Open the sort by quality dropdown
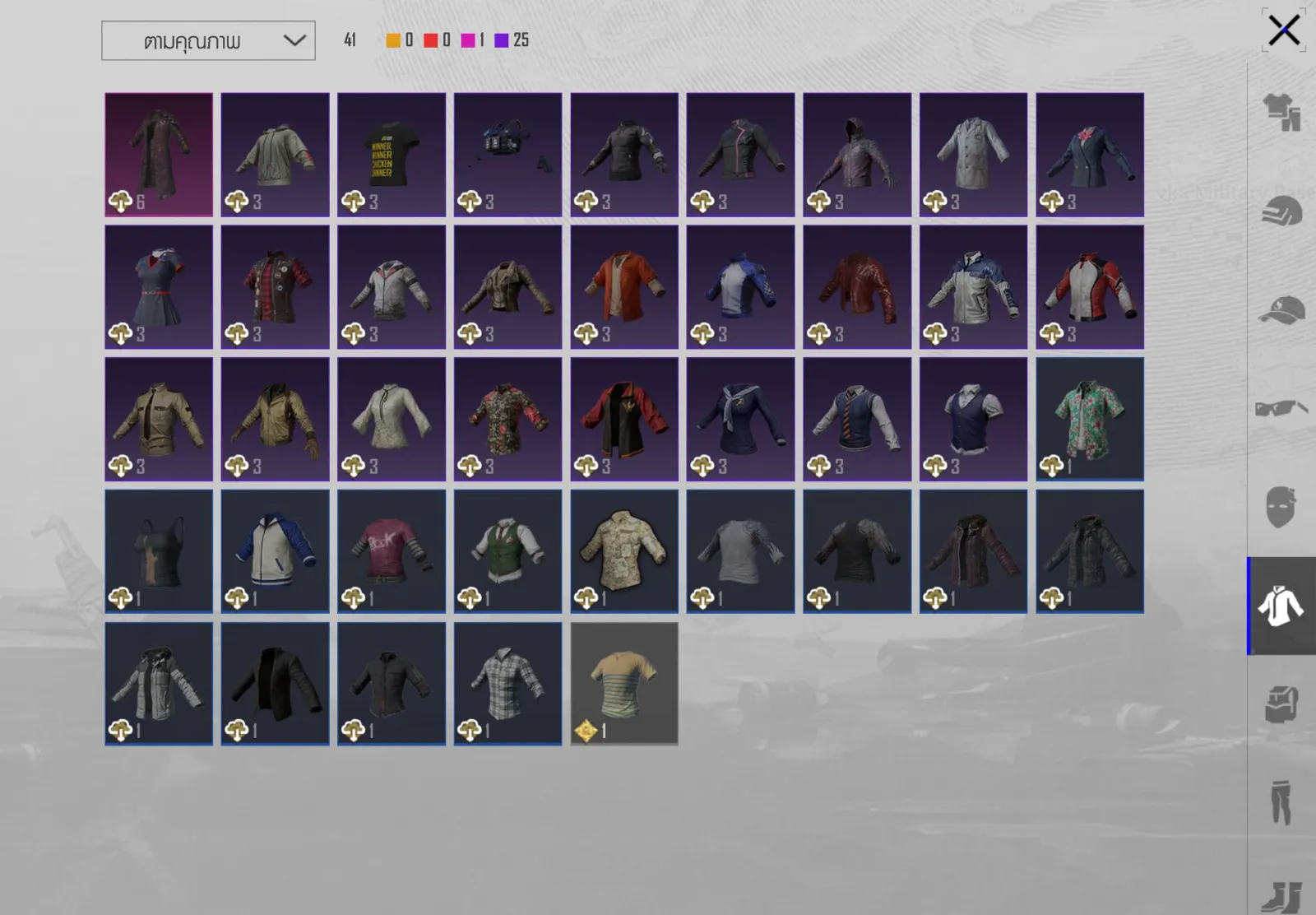The height and width of the screenshot is (915, 1316). point(208,41)
